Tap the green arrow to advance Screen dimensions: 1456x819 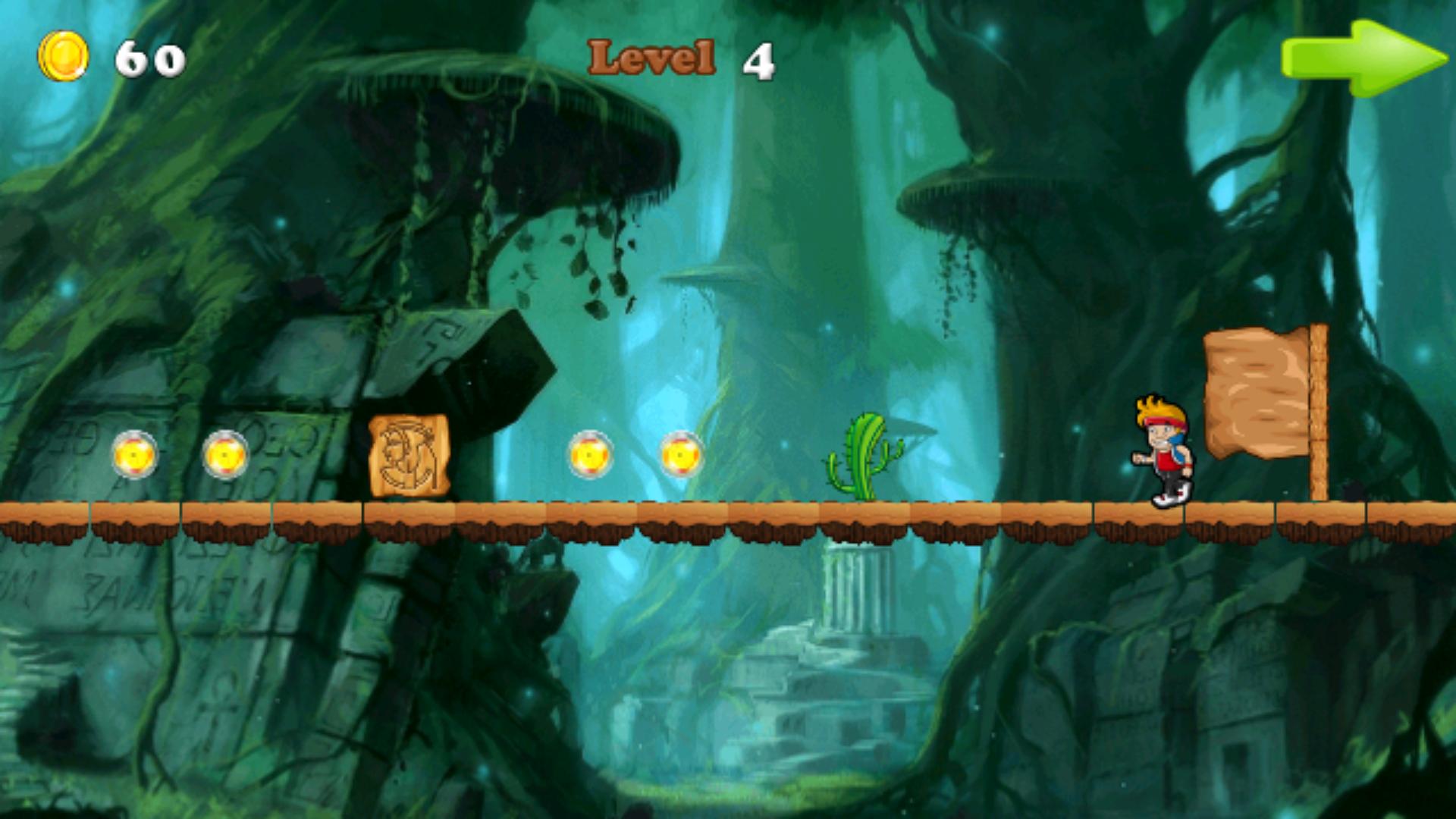pyautogui.click(x=1365, y=57)
